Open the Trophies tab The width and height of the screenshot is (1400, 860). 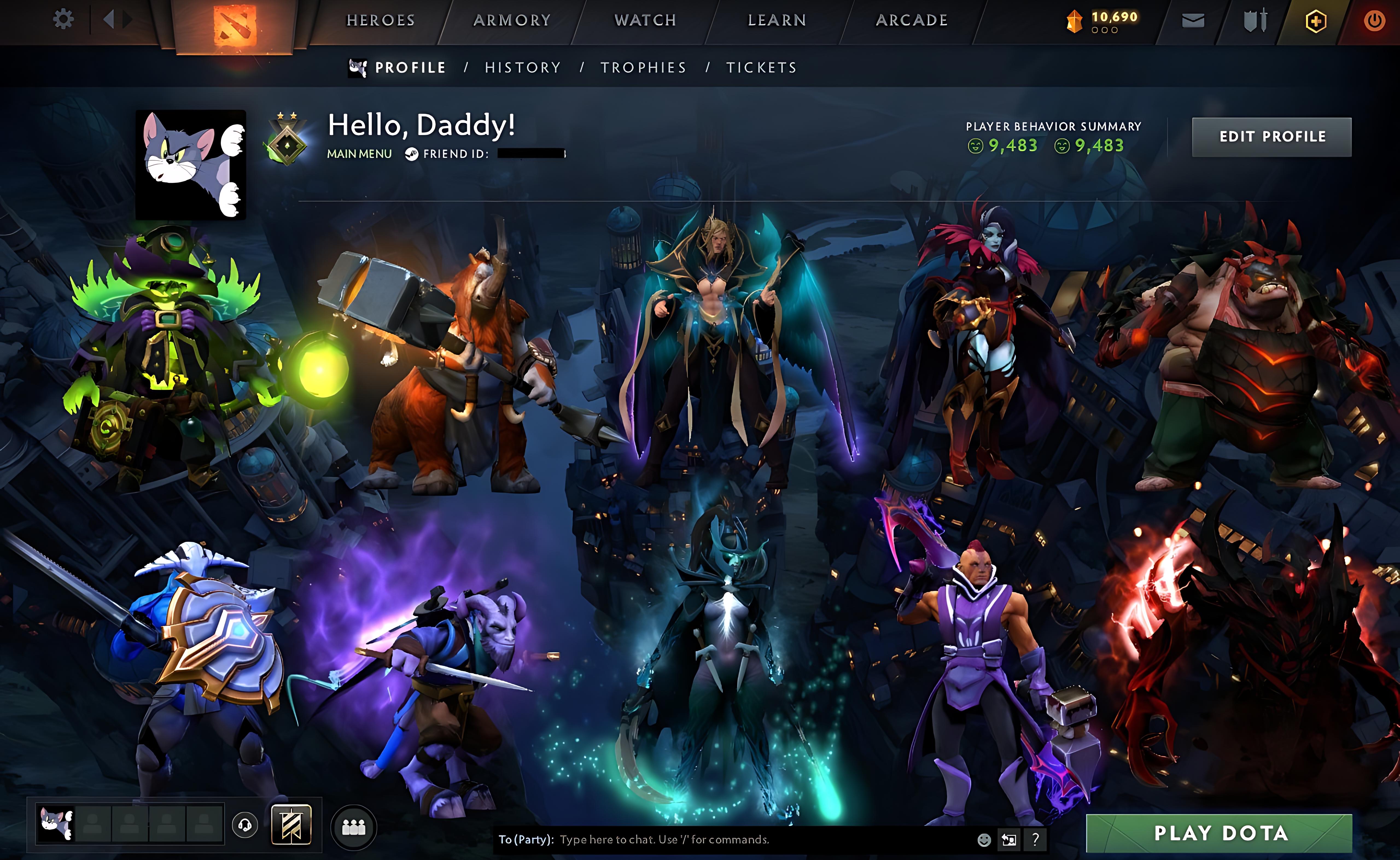[x=643, y=68]
